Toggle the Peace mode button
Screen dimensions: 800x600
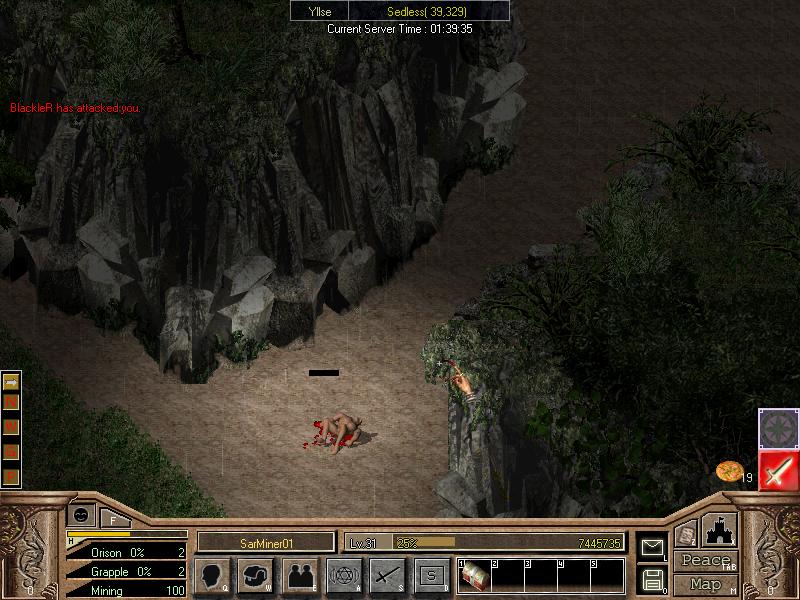point(705,561)
